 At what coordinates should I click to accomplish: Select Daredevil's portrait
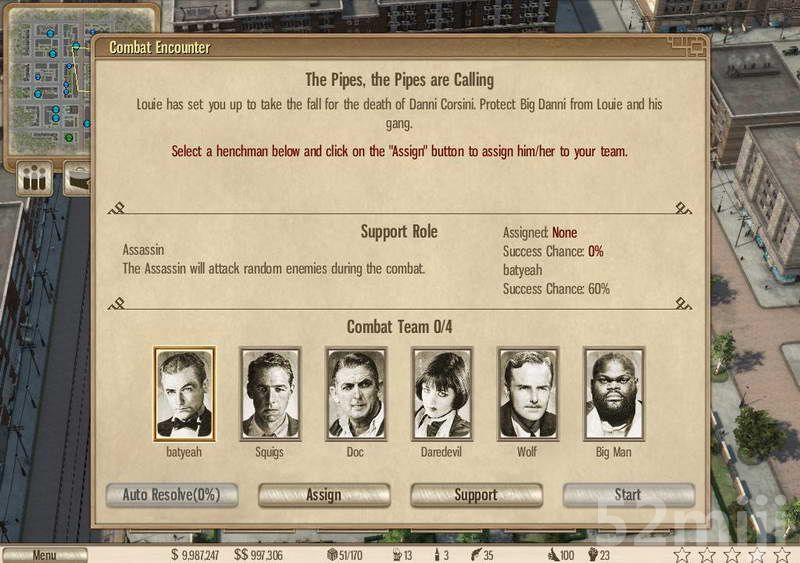coord(442,394)
